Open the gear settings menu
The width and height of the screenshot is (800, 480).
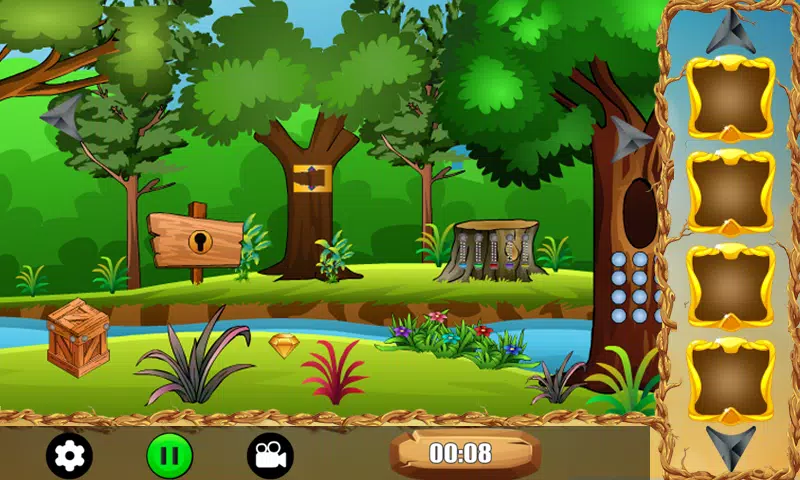[69, 456]
